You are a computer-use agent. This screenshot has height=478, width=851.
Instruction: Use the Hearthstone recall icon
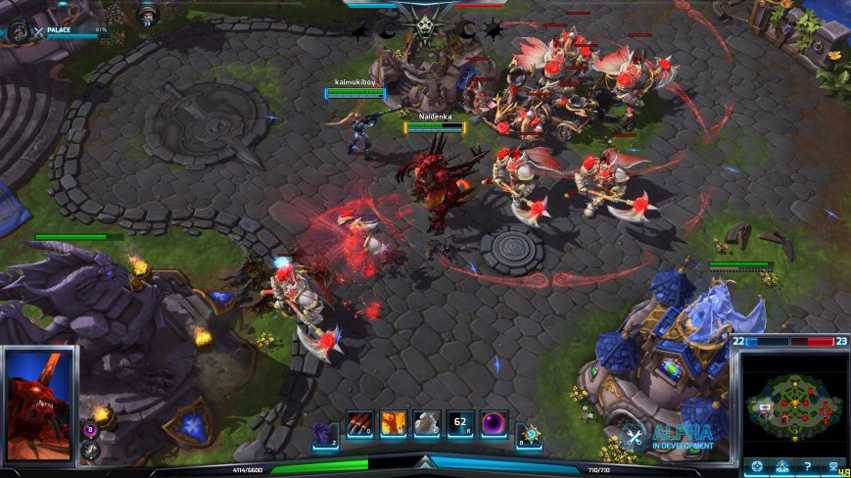click(x=528, y=430)
